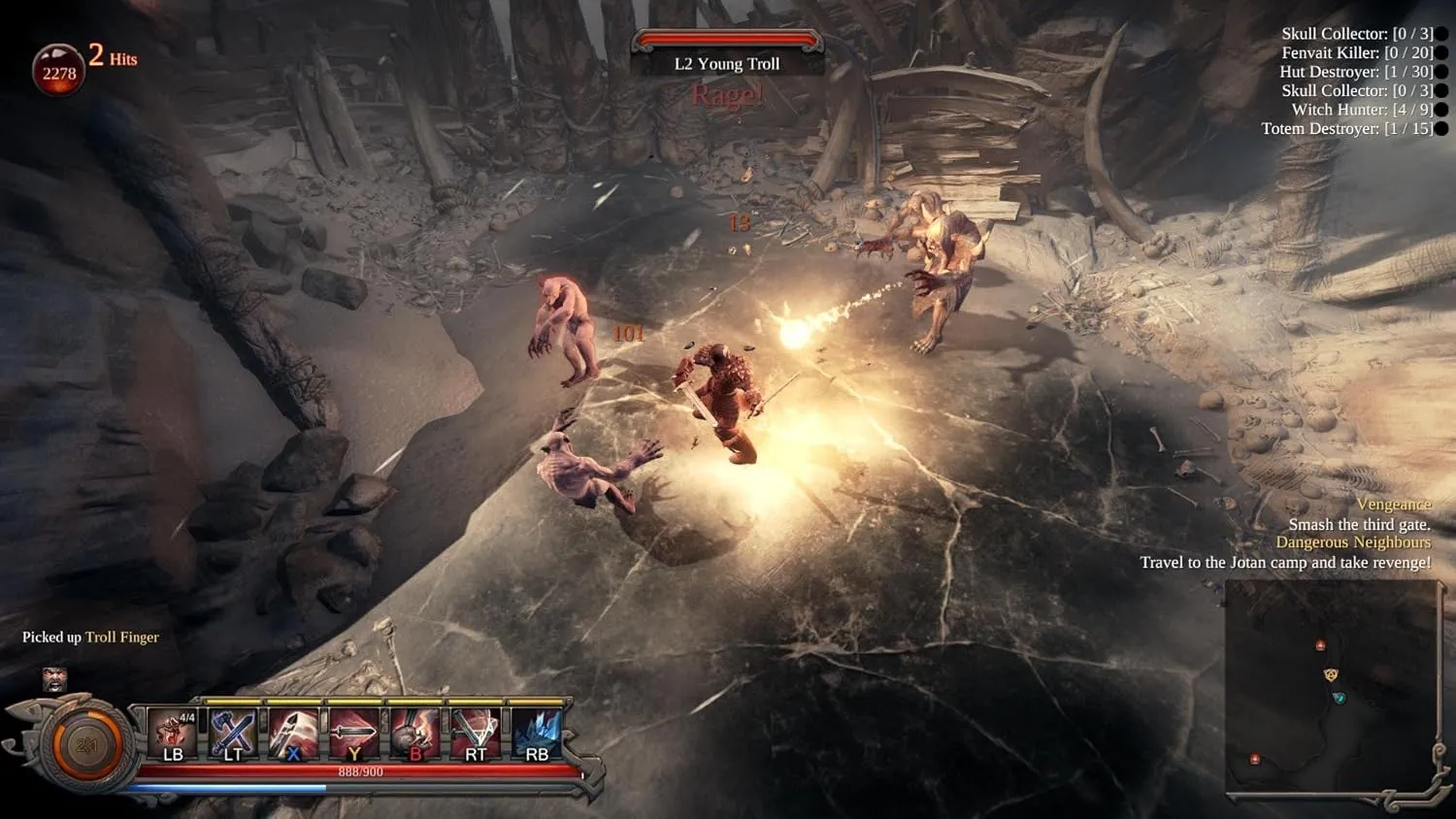This screenshot has height=819, width=1456.
Task: Click the gold triangular marker on minimap
Action: (x=1331, y=674)
